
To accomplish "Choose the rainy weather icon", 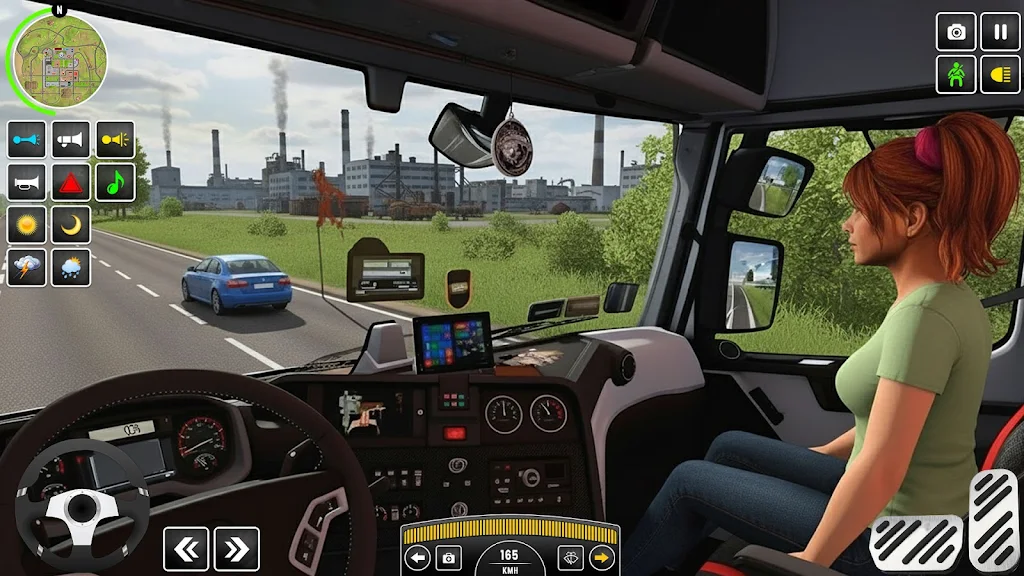I will point(71,268).
